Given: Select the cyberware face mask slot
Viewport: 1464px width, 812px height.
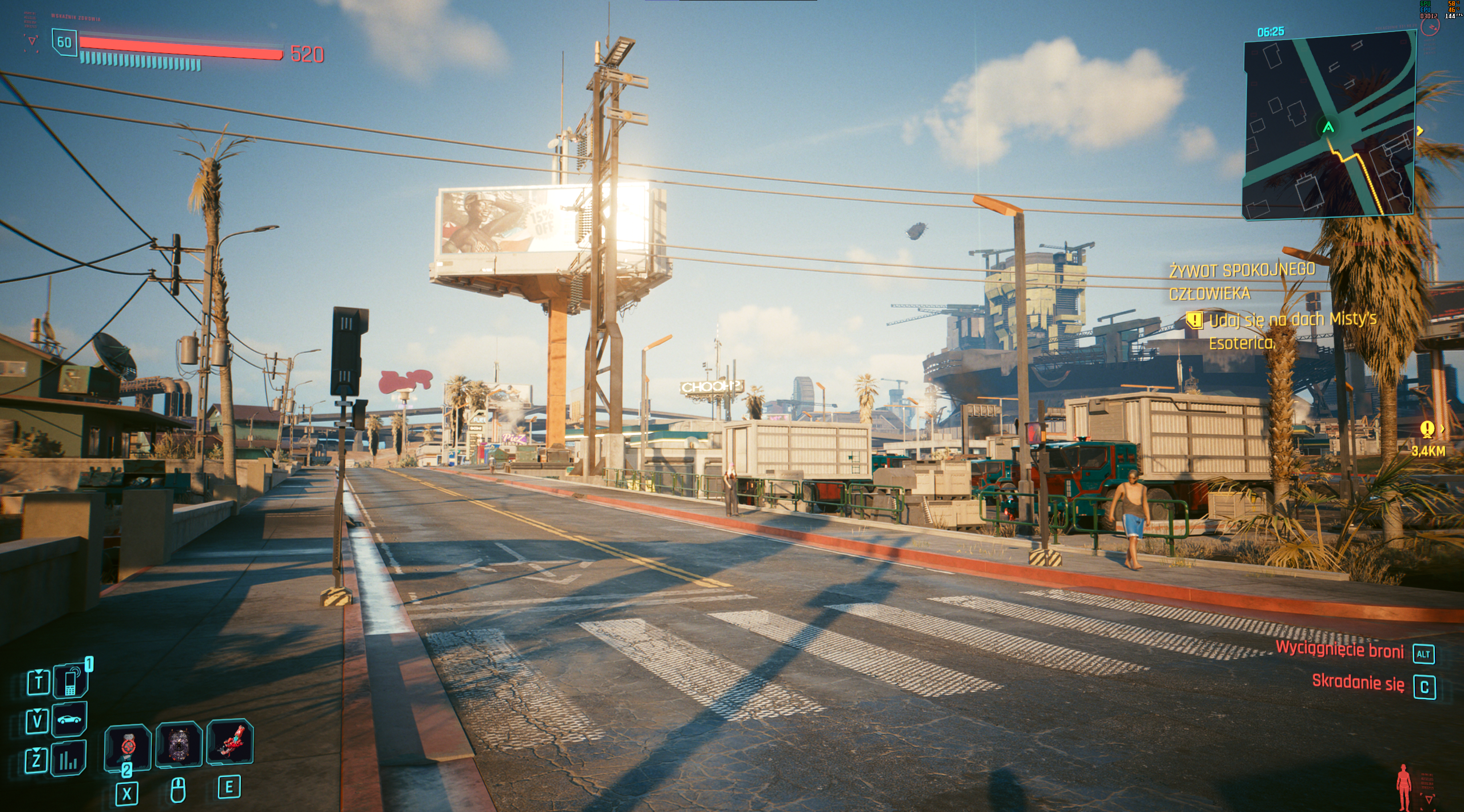Looking at the screenshot, I should (179, 744).
